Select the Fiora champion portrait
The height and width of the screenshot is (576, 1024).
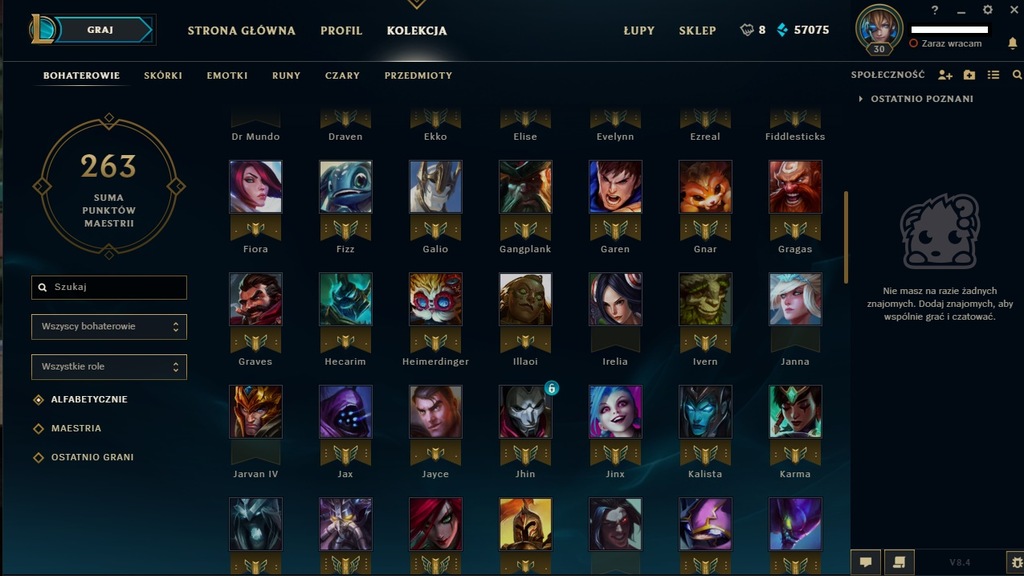pyautogui.click(x=255, y=187)
